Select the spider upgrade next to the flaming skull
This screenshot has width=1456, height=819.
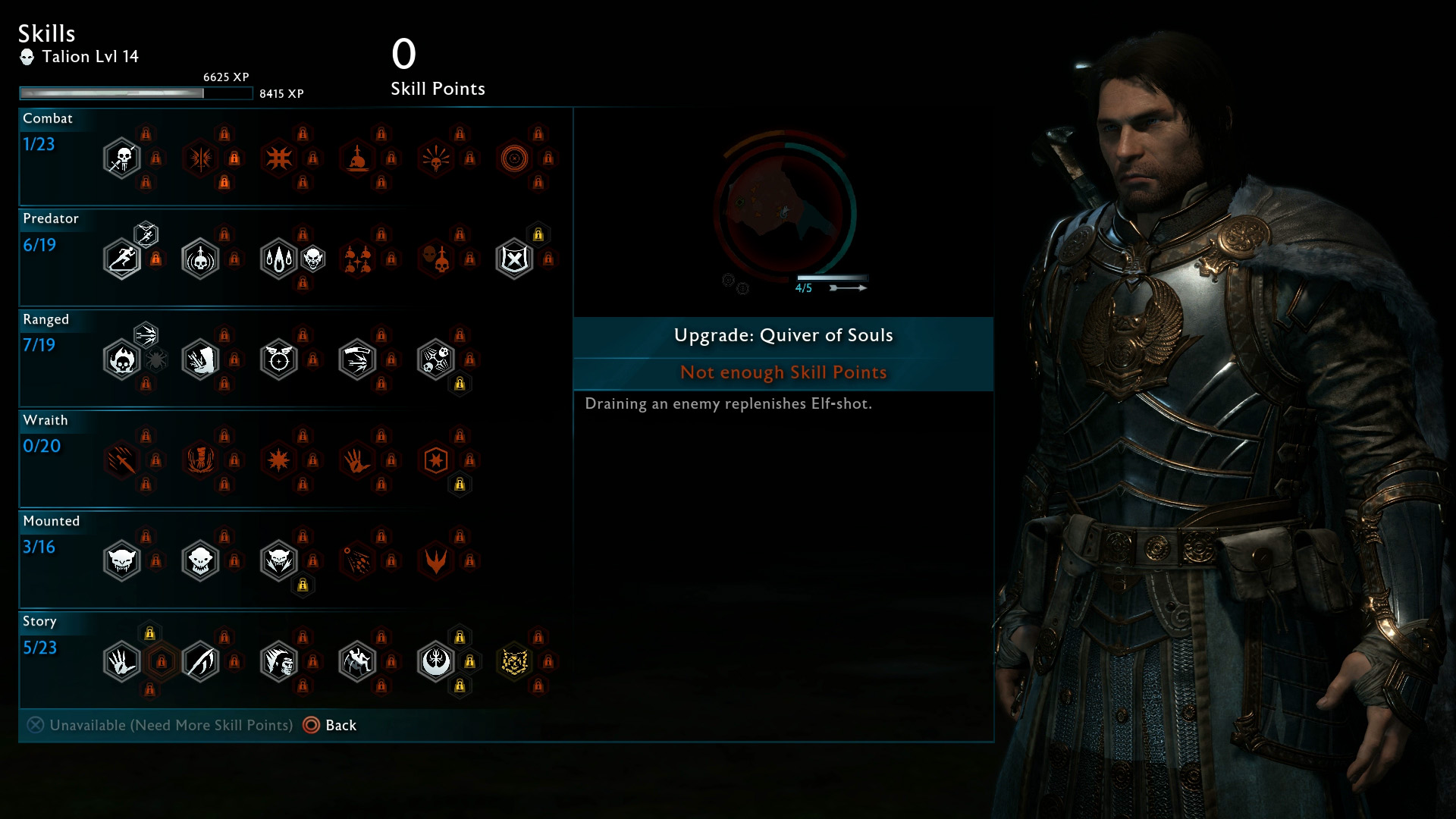156,360
